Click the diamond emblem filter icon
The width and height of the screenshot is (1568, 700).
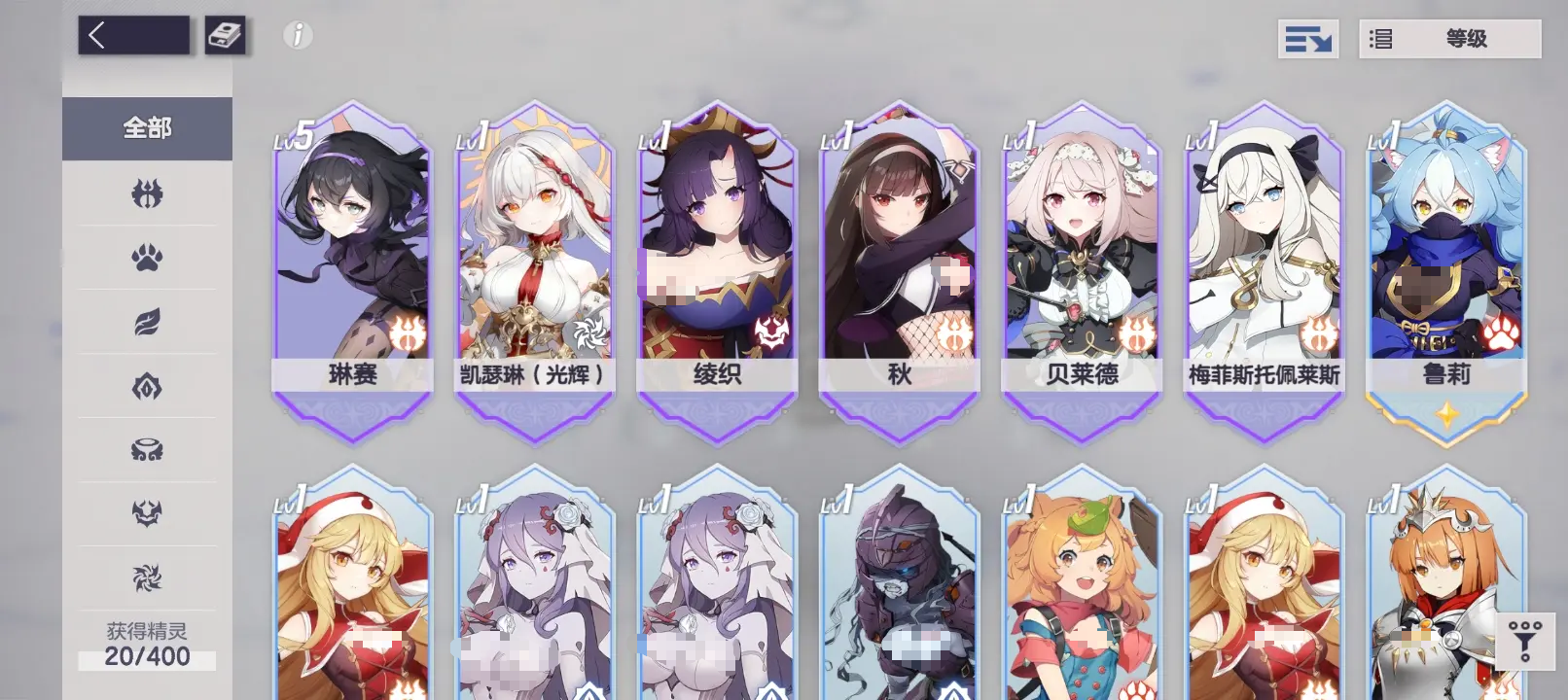tap(146, 387)
